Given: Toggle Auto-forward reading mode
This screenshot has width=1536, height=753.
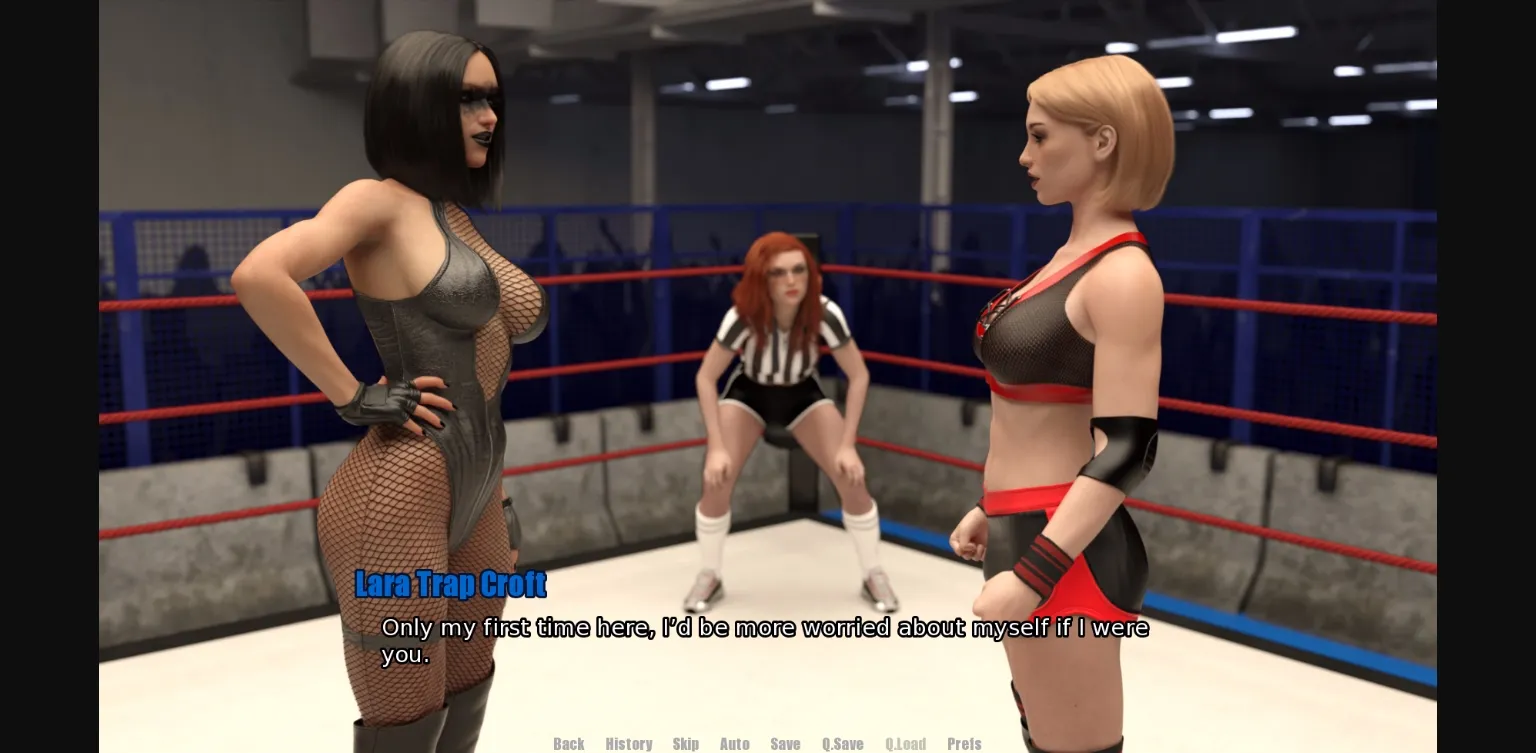Looking at the screenshot, I should [x=734, y=744].
